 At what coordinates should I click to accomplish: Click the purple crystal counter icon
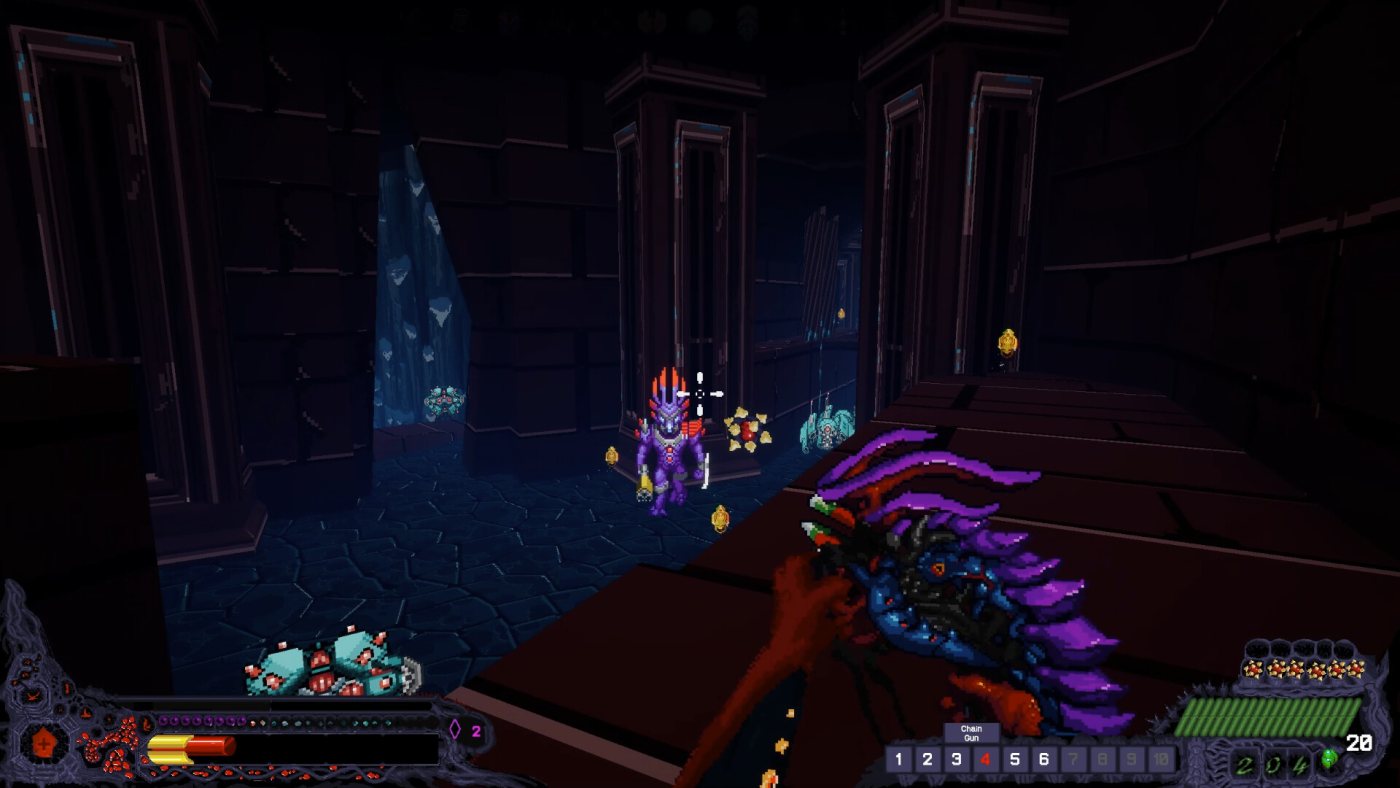point(455,730)
